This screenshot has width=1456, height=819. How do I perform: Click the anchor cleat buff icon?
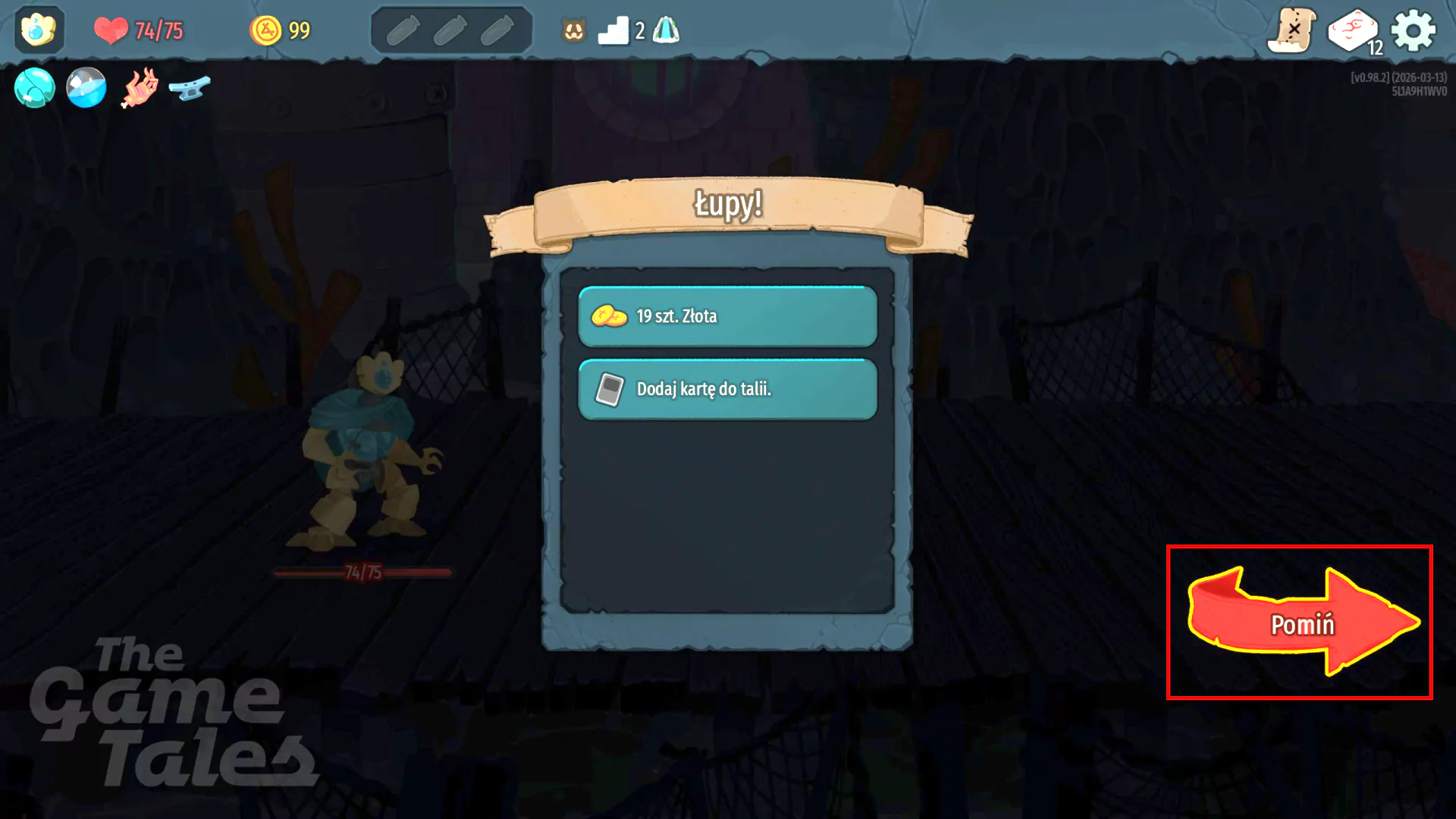point(191,87)
